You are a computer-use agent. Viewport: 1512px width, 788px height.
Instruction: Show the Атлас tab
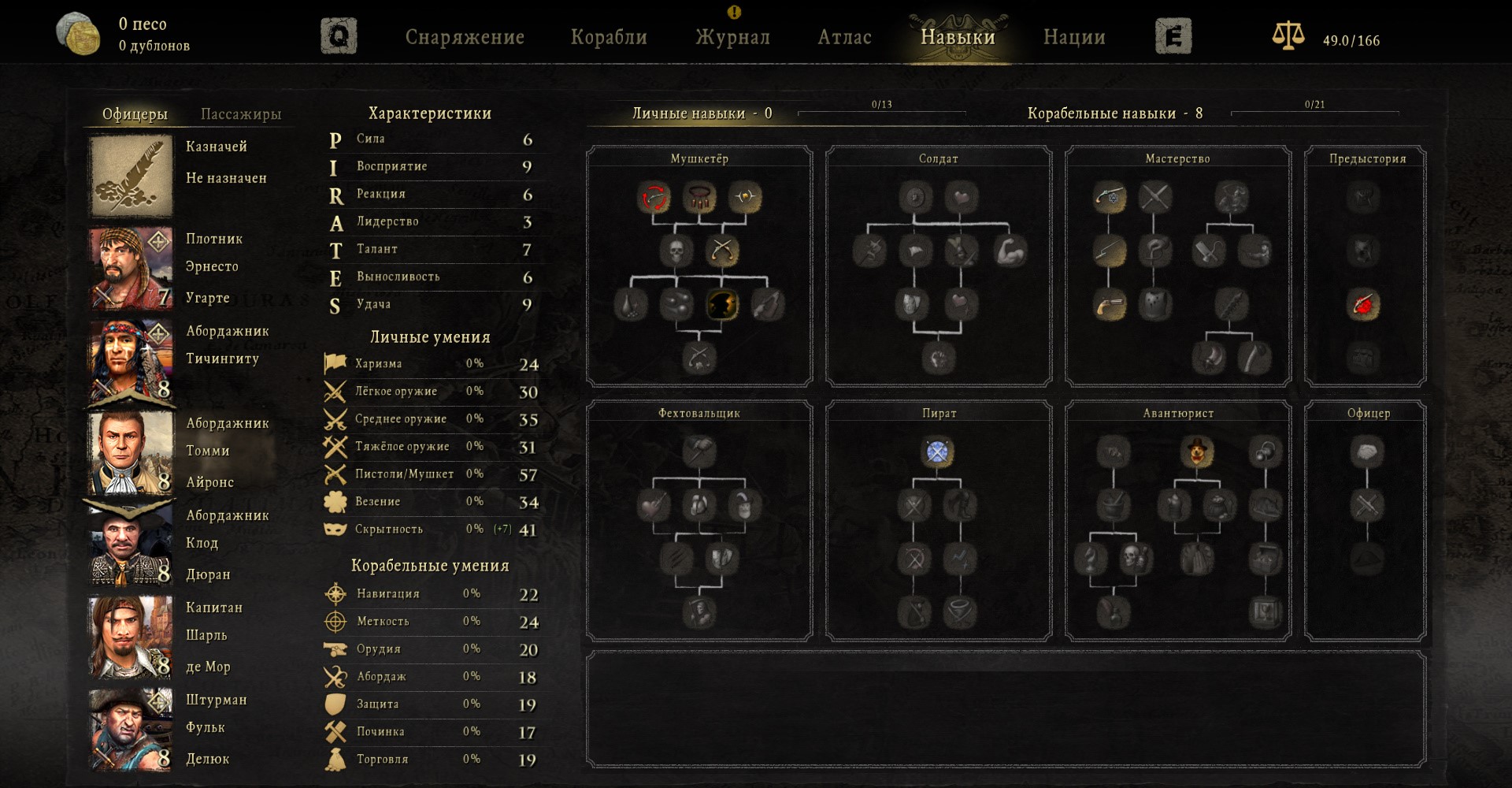point(844,37)
